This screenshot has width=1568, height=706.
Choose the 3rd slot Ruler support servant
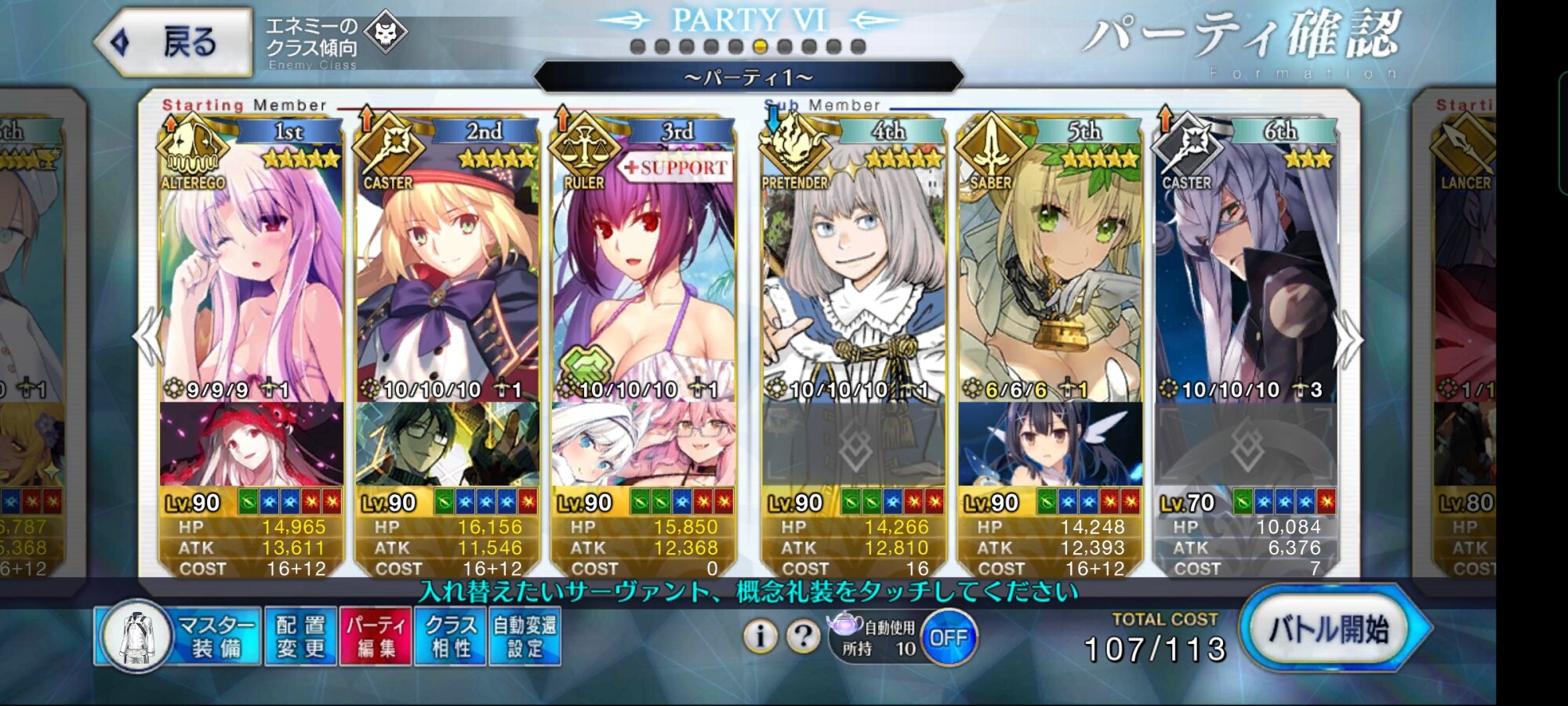[x=643, y=275]
